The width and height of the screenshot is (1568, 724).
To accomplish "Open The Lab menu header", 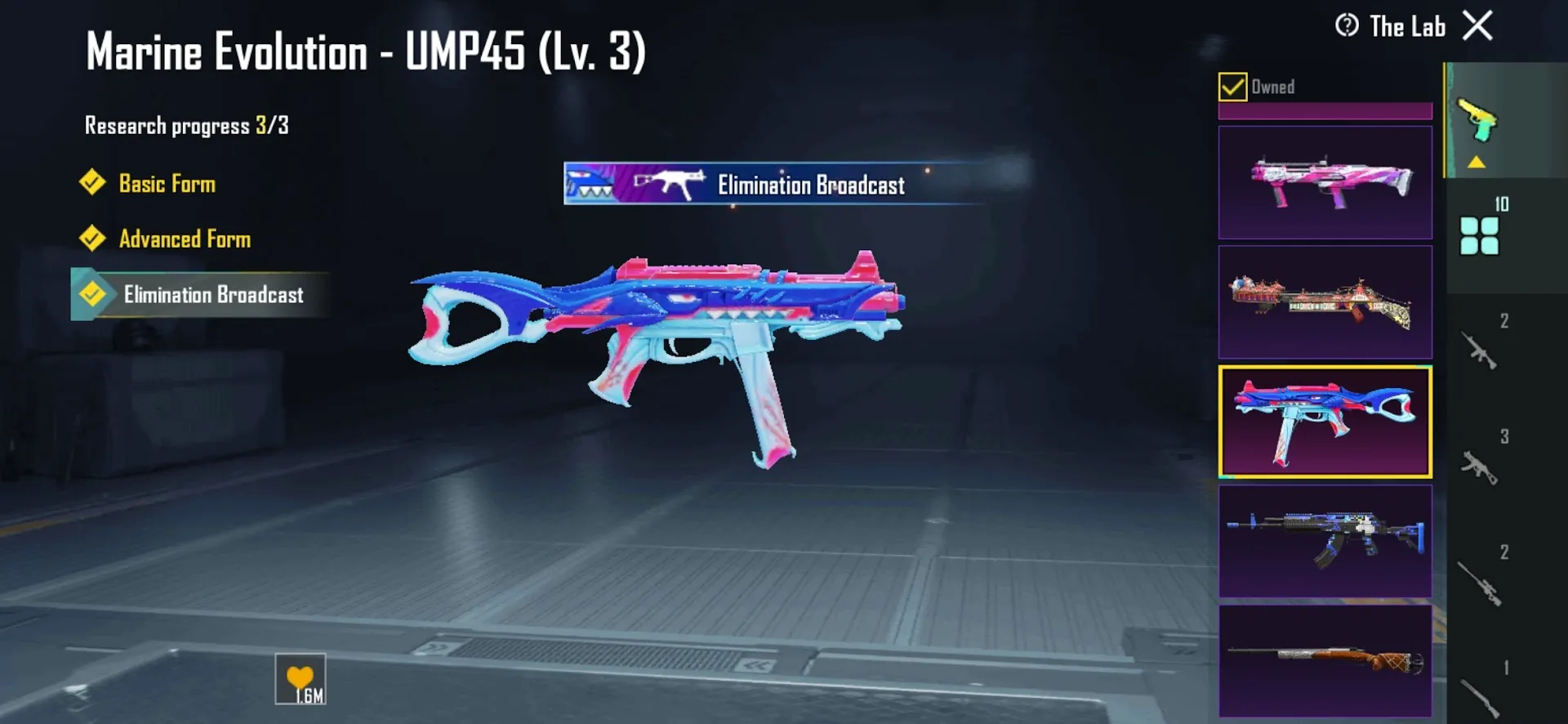I will (x=1406, y=26).
